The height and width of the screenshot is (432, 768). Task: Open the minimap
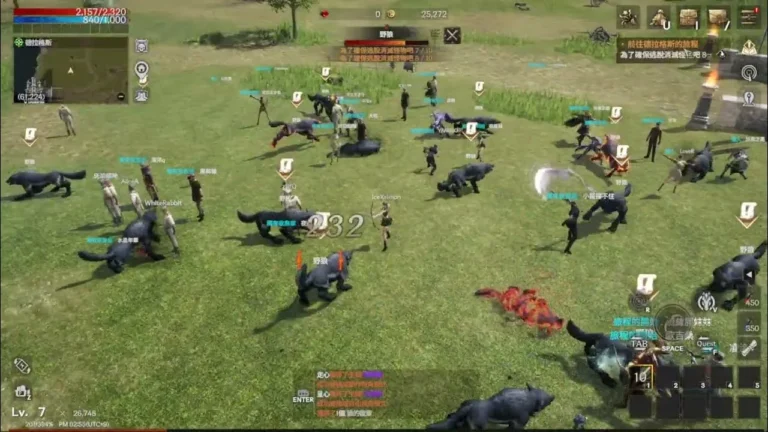(x=70, y=68)
